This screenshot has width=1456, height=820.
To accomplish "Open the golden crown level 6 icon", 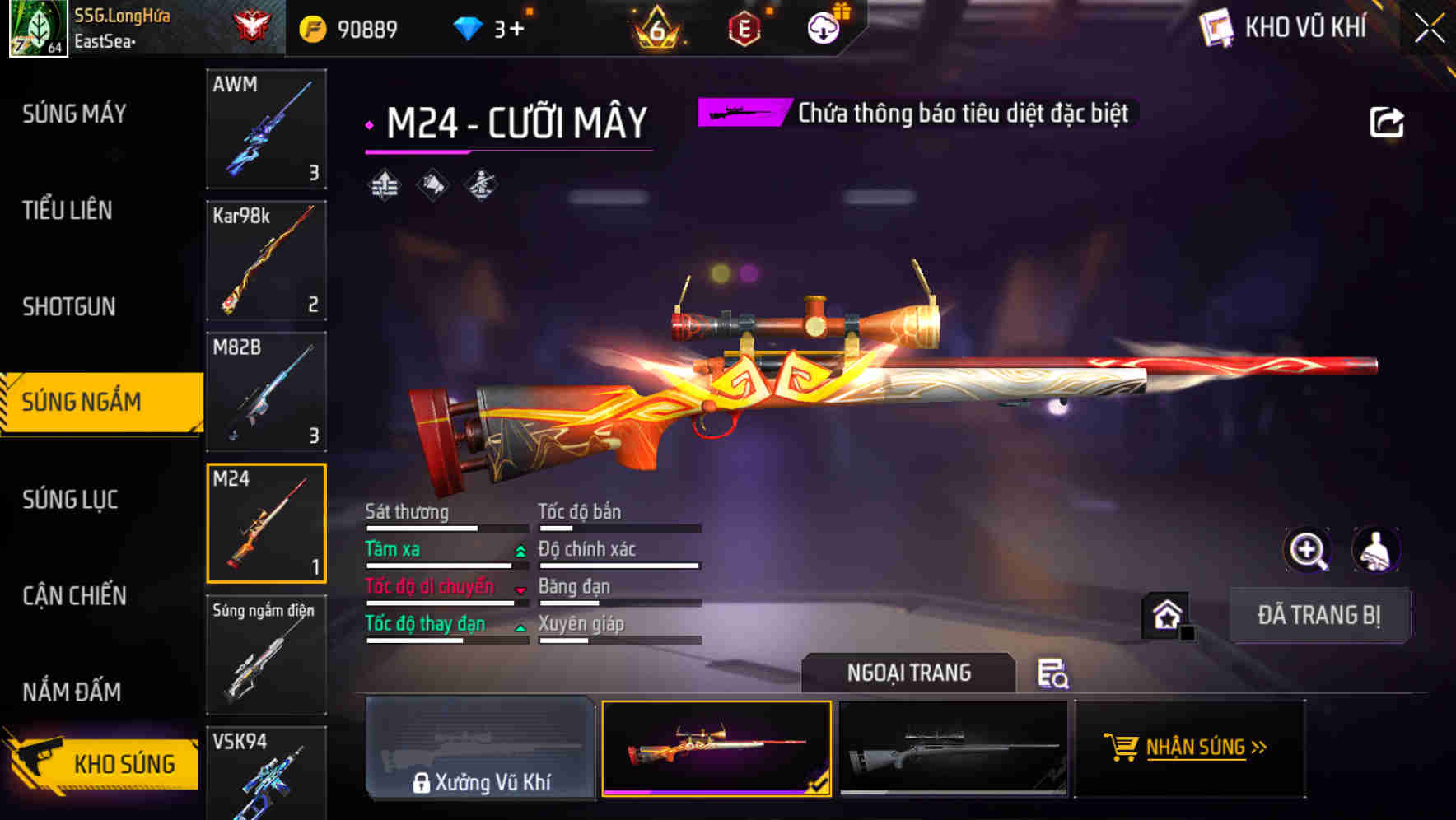I will point(659,27).
